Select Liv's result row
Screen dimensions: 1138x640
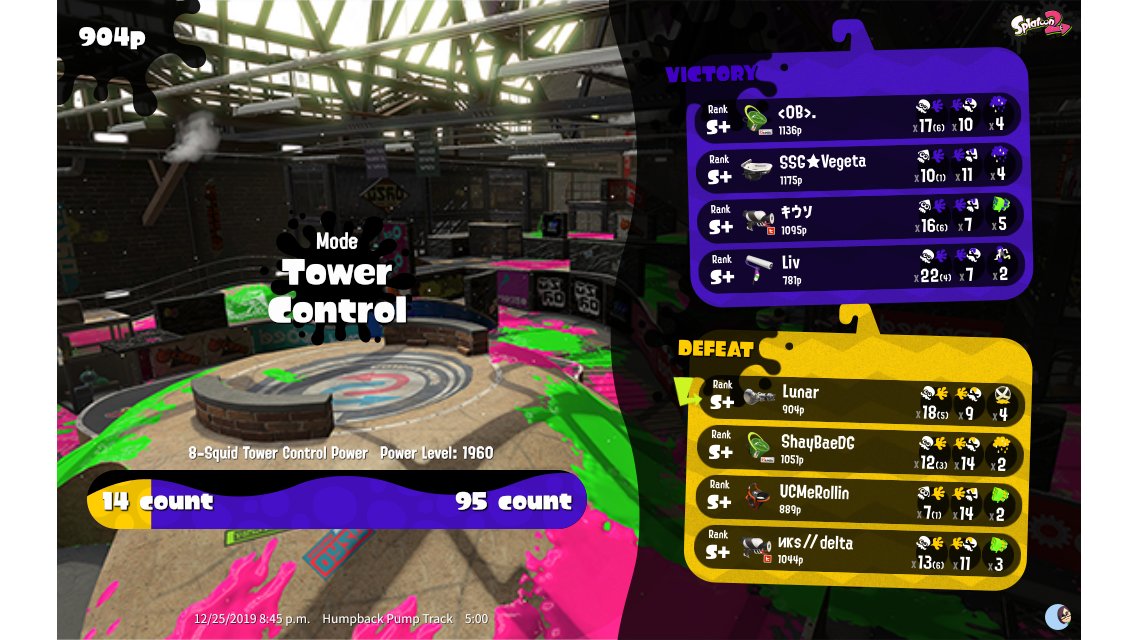[x=858, y=268]
